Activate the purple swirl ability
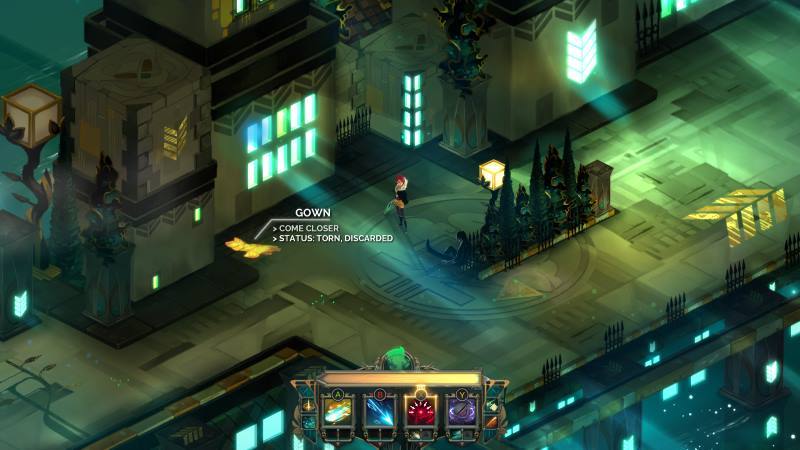This screenshot has height=450, width=800. pyautogui.click(x=460, y=411)
